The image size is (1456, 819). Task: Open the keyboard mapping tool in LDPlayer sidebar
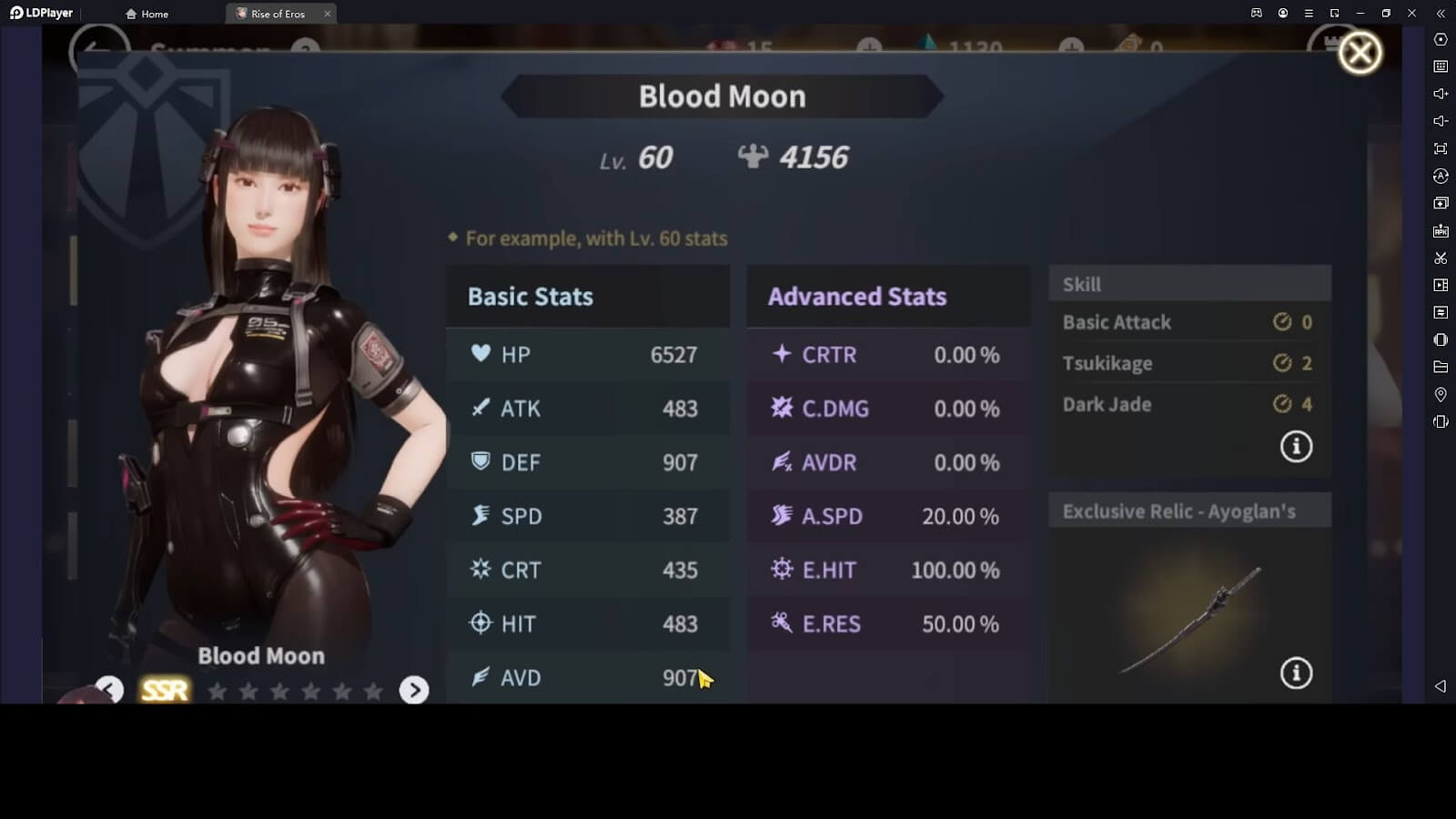[1441, 66]
